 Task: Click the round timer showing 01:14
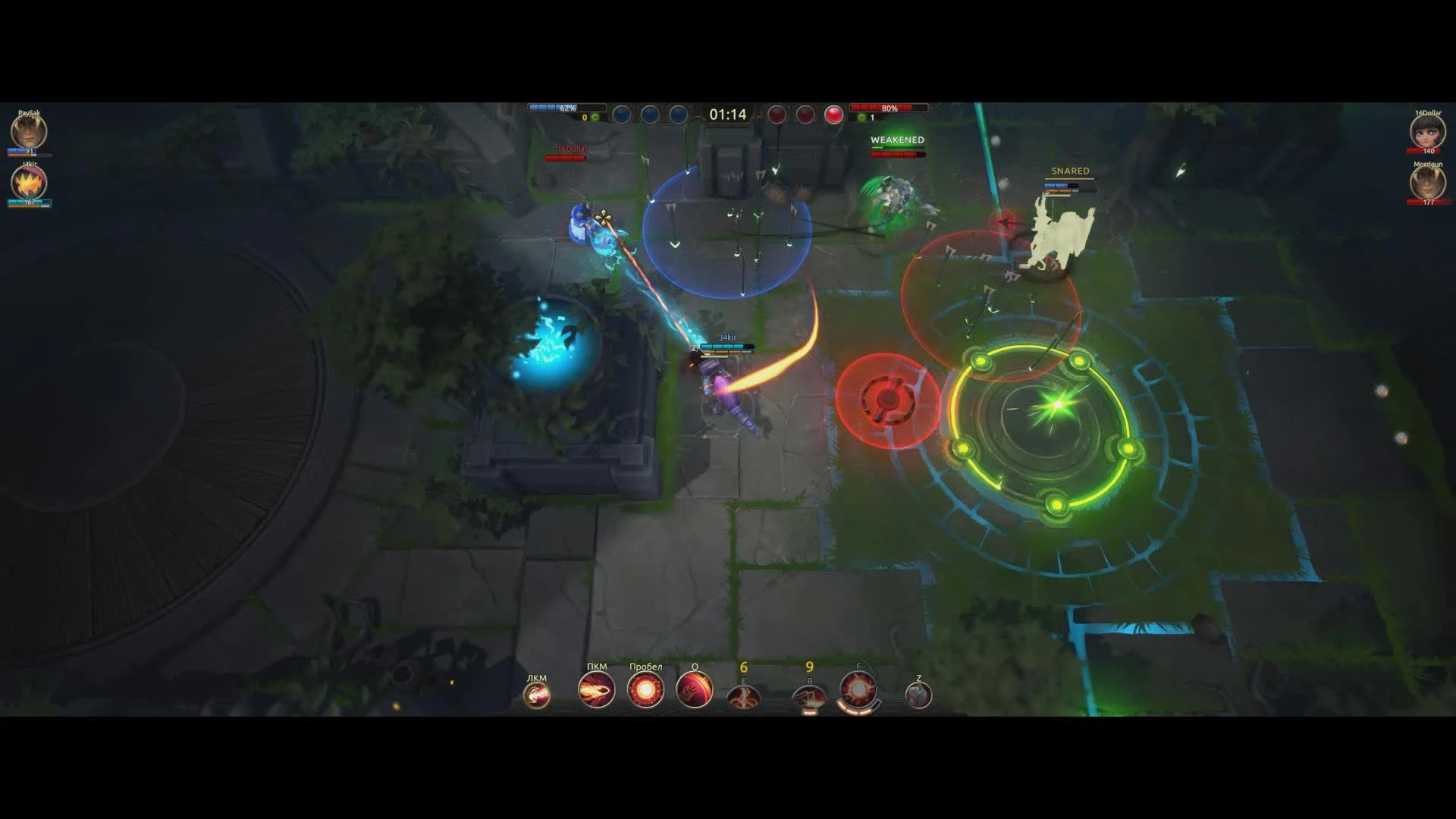[728, 112]
